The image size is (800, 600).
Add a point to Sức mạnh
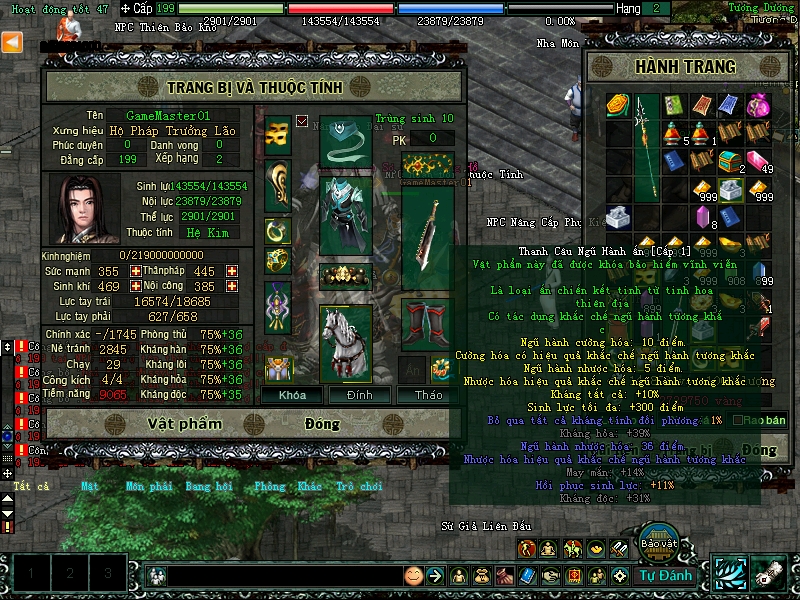click(136, 271)
